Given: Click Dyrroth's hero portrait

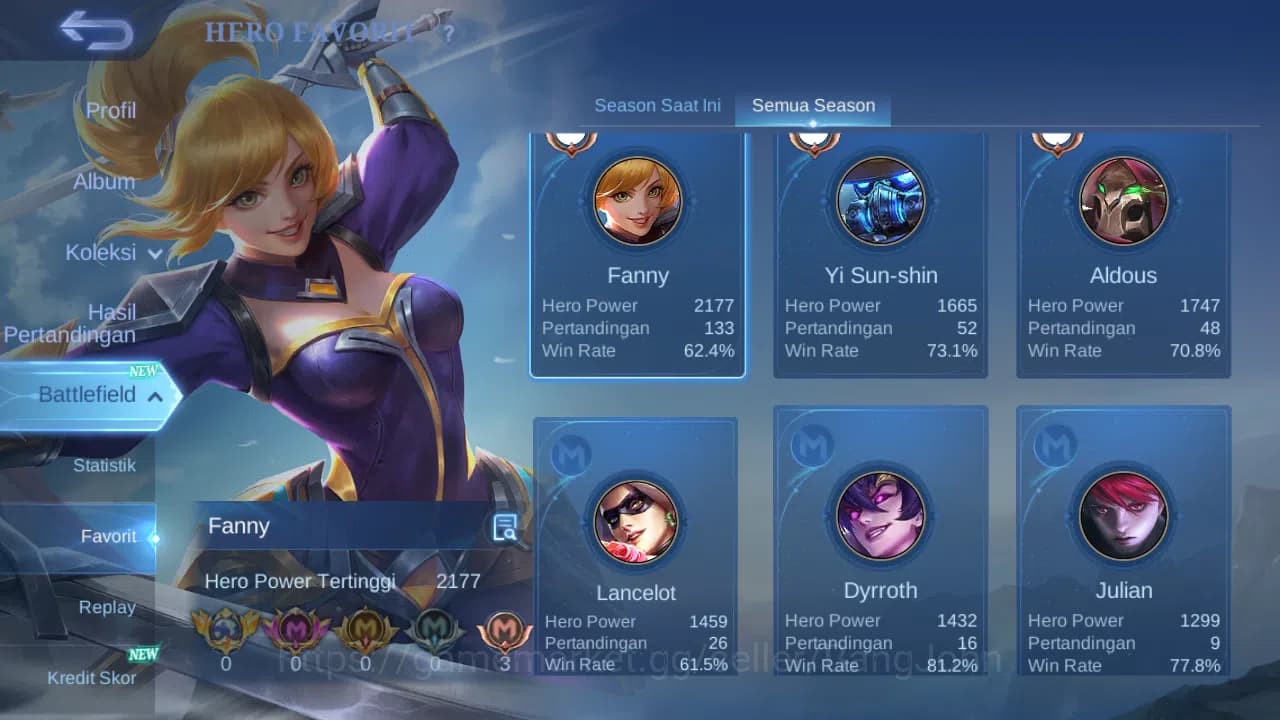Looking at the screenshot, I should pyautogui.click(x=880, y=516).
